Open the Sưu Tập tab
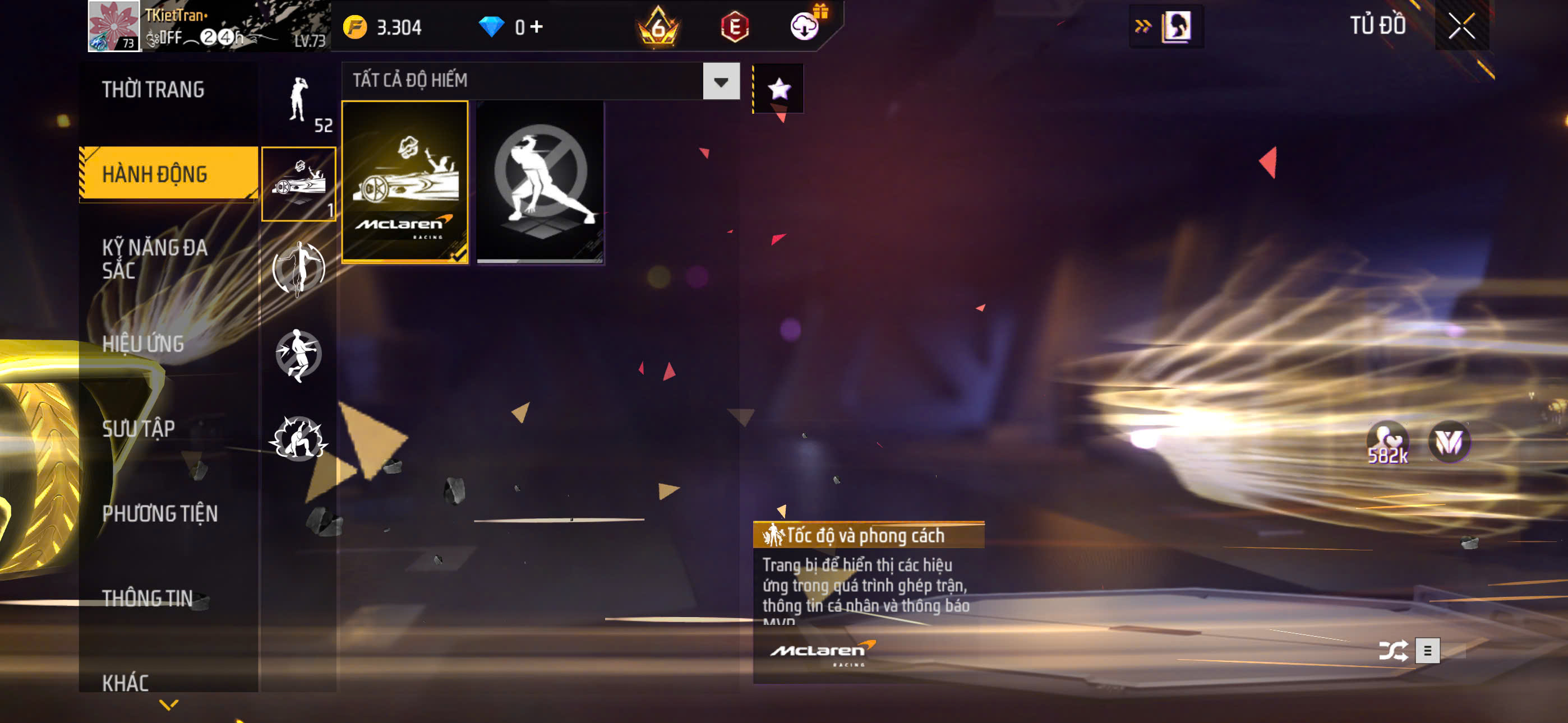The width and height of the screenshot is (1568, 723). 138,428
